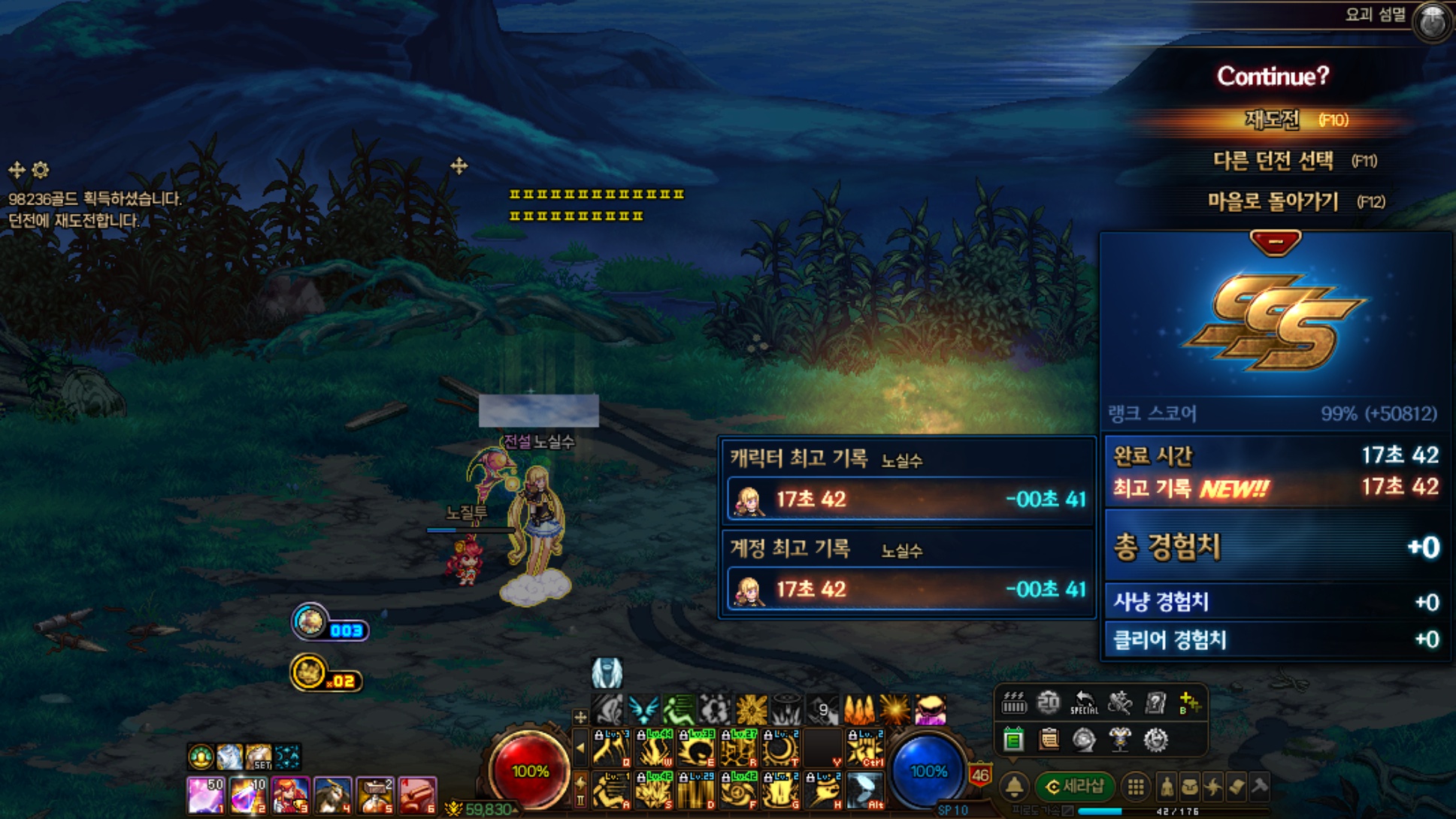Open the 세라샵 cash shop
This screenshot has width=1456, height=819.
pyautogui.click(x=1074, y=787)
